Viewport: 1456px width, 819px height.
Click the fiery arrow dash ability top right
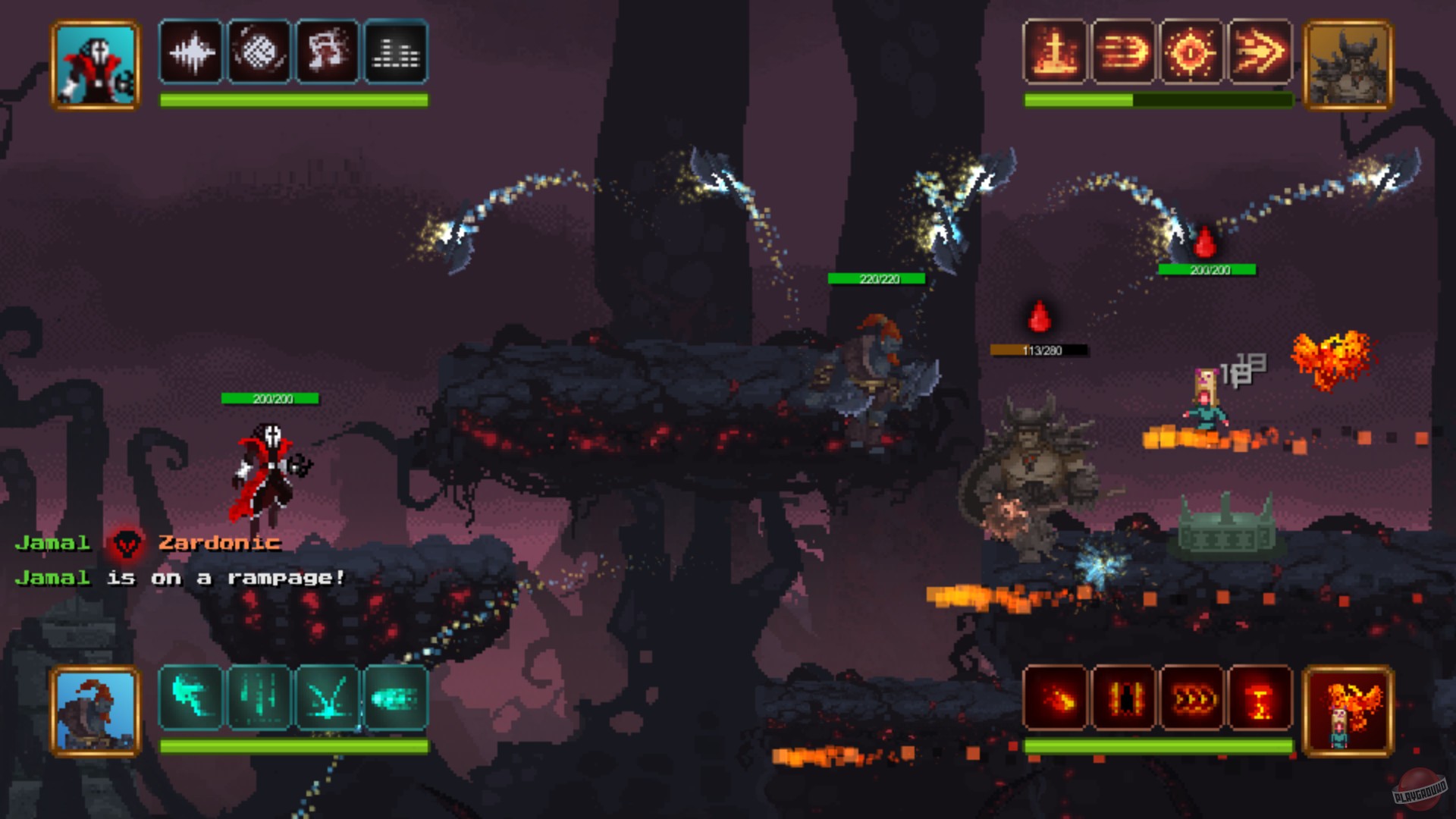[1260, 52]
